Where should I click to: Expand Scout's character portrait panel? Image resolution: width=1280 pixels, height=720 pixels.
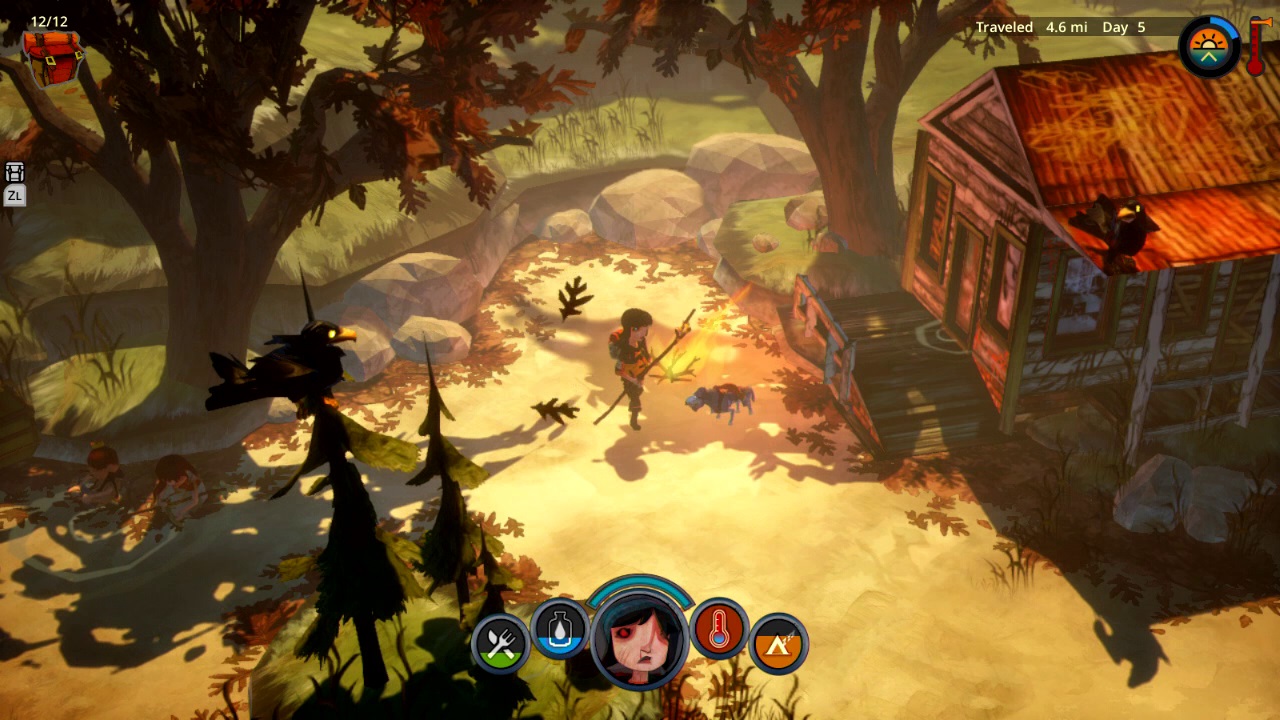click(x=640, y=640)
